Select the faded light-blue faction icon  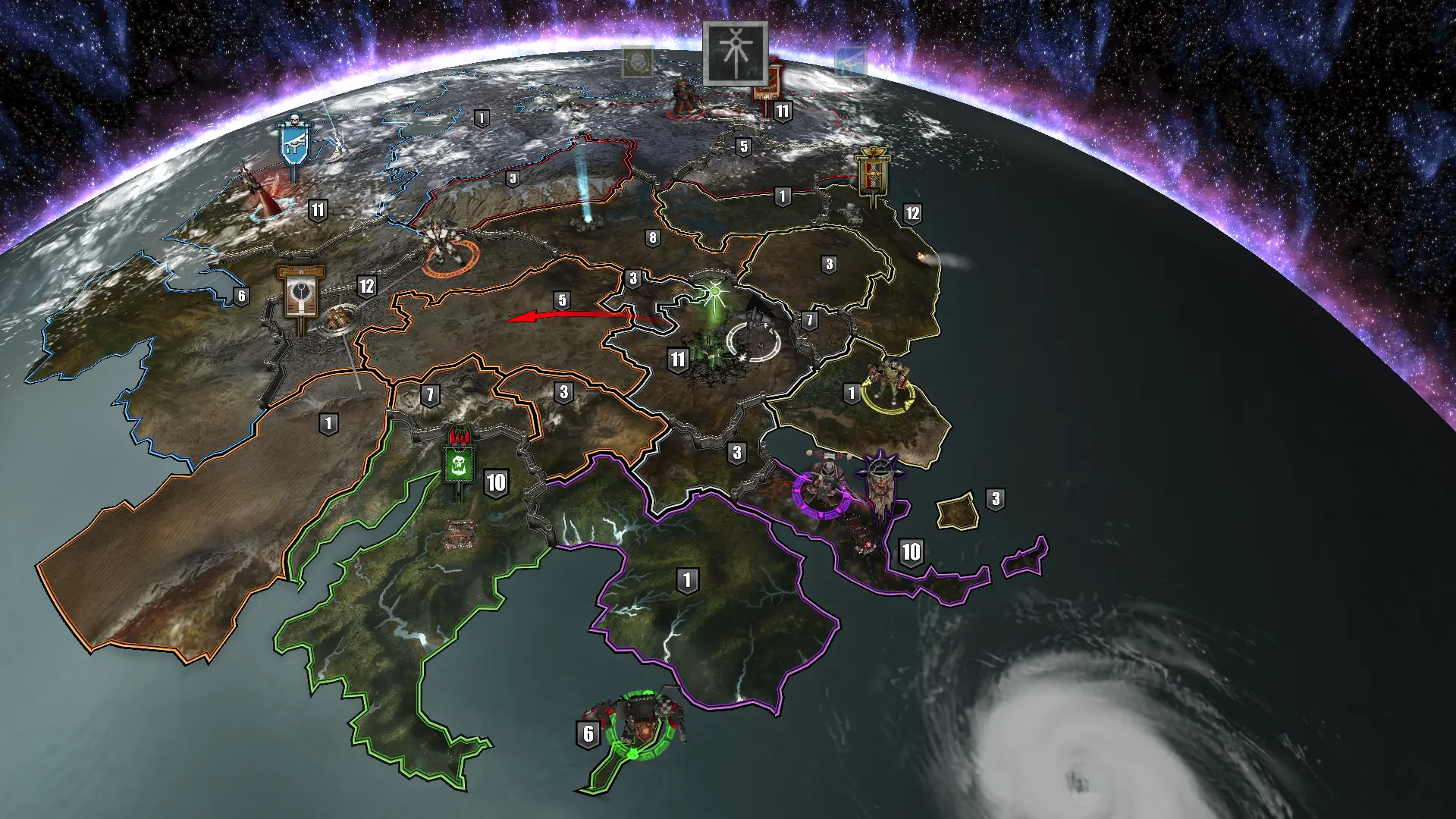(x=850, y=62)
